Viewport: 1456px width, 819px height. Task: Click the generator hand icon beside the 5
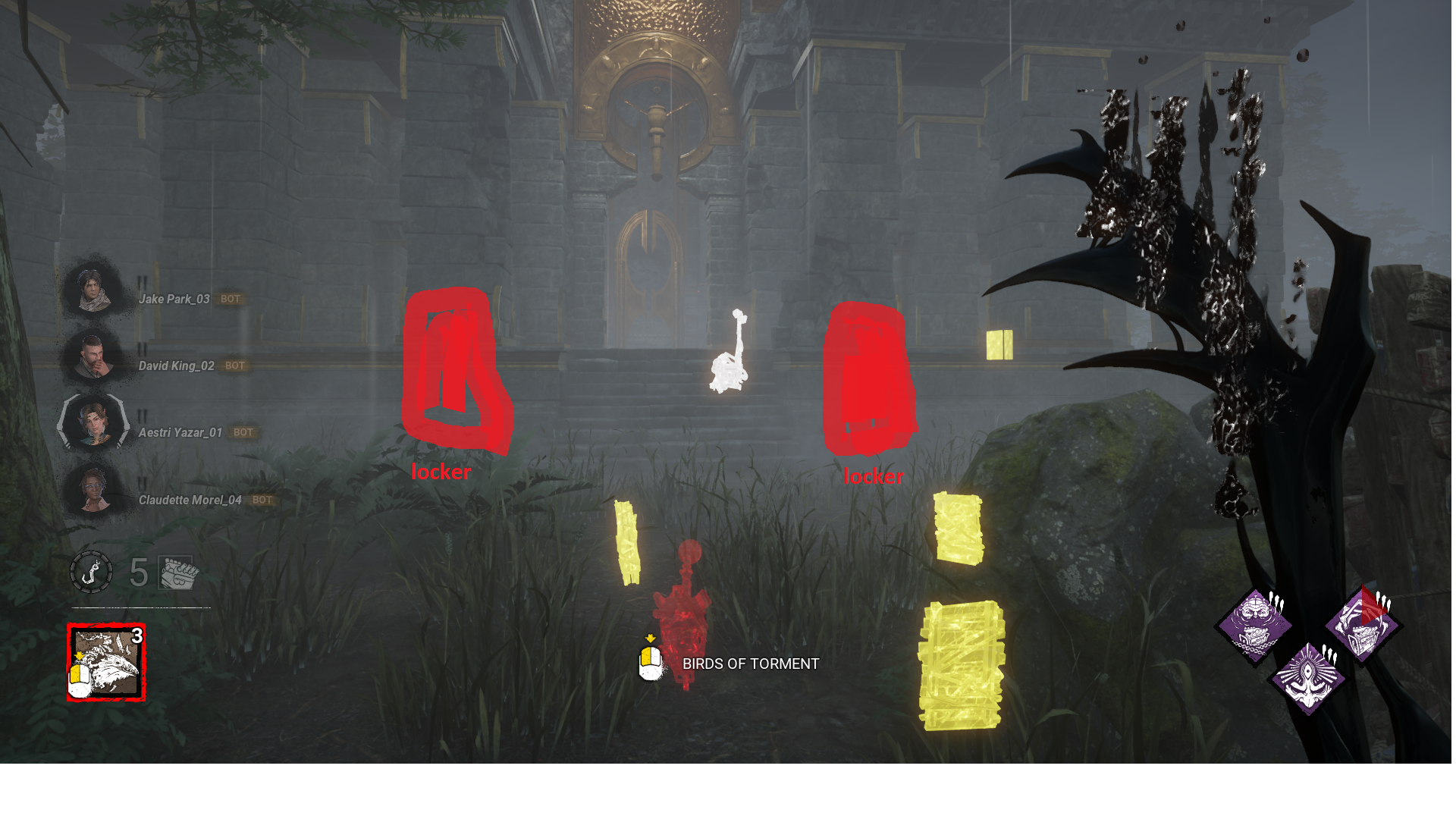click(176, 573)
